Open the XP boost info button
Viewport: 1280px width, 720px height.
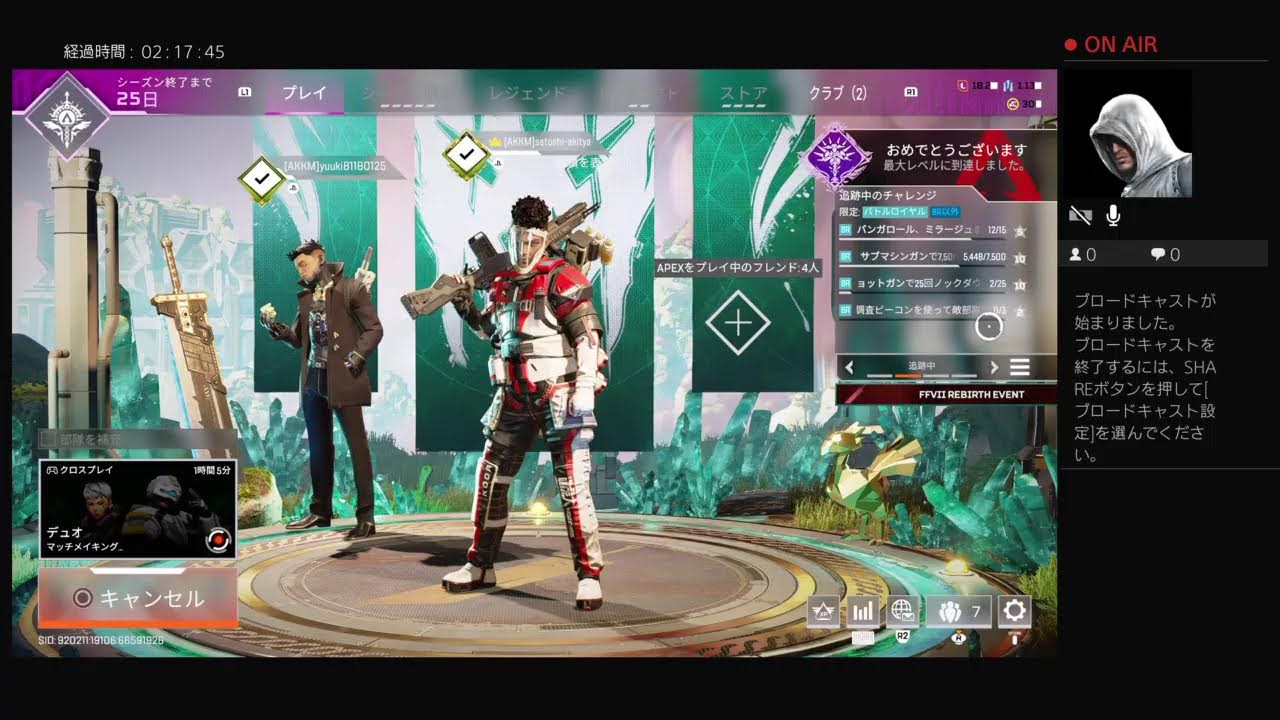(x=824, y=611)
